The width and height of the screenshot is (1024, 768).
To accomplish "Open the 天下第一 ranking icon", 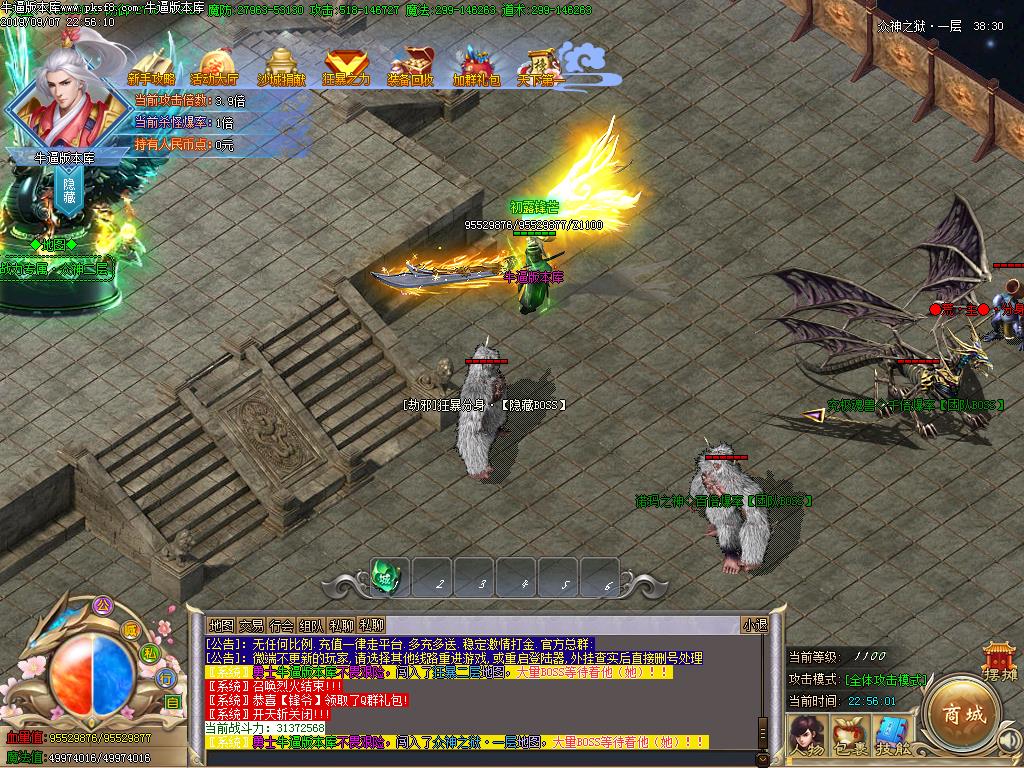I will pyautogui.click(x=541, y=66).
